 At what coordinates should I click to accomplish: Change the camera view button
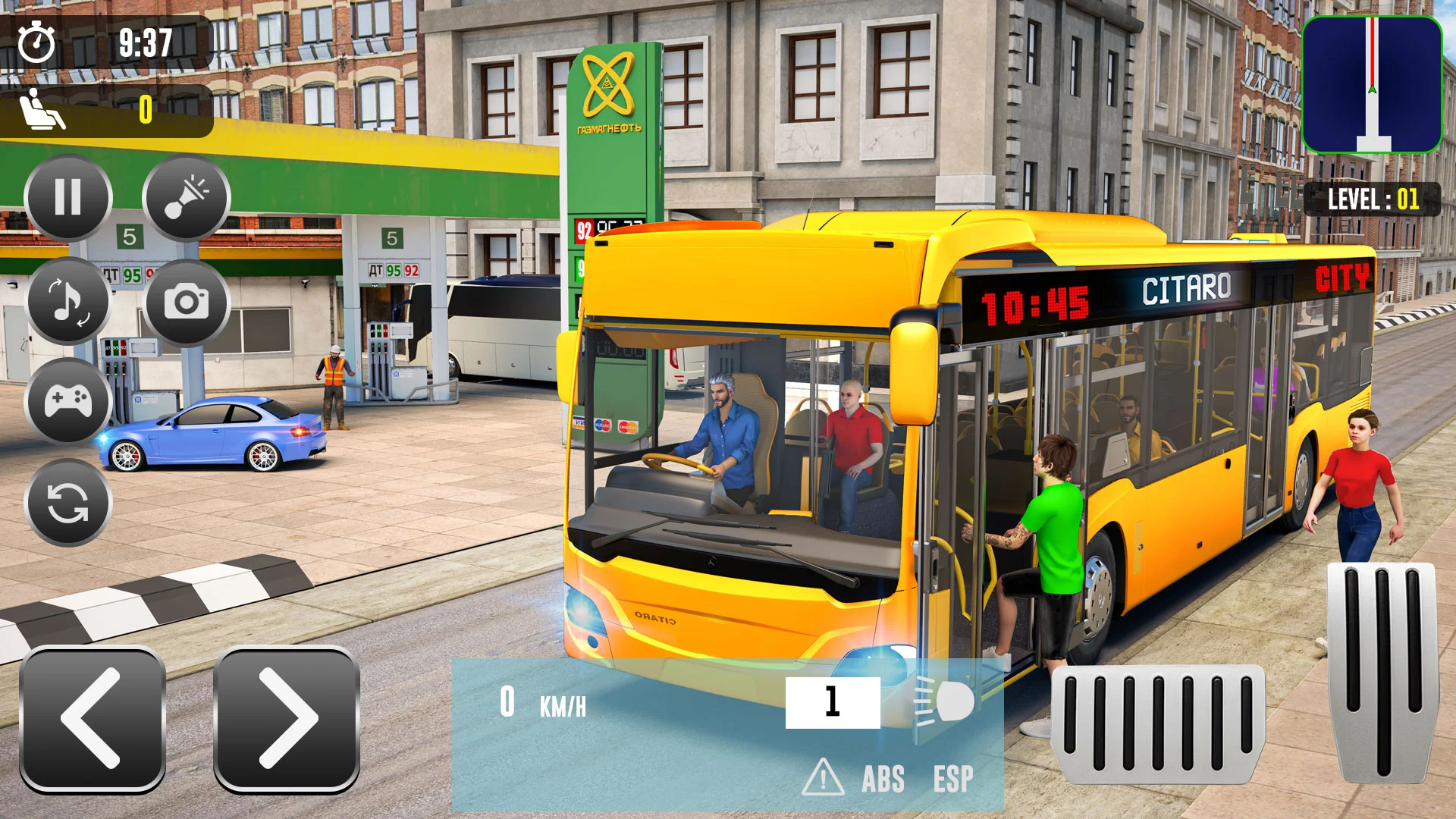[187, 302]
